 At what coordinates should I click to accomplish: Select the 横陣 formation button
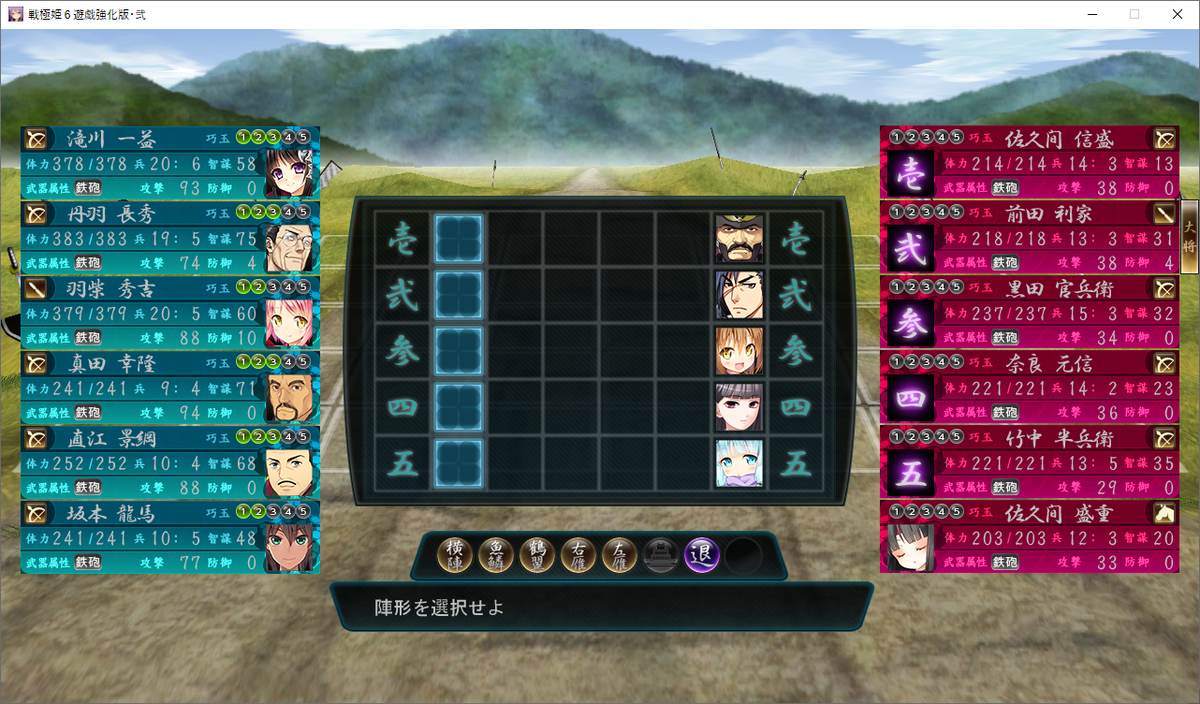pos(456,555)
